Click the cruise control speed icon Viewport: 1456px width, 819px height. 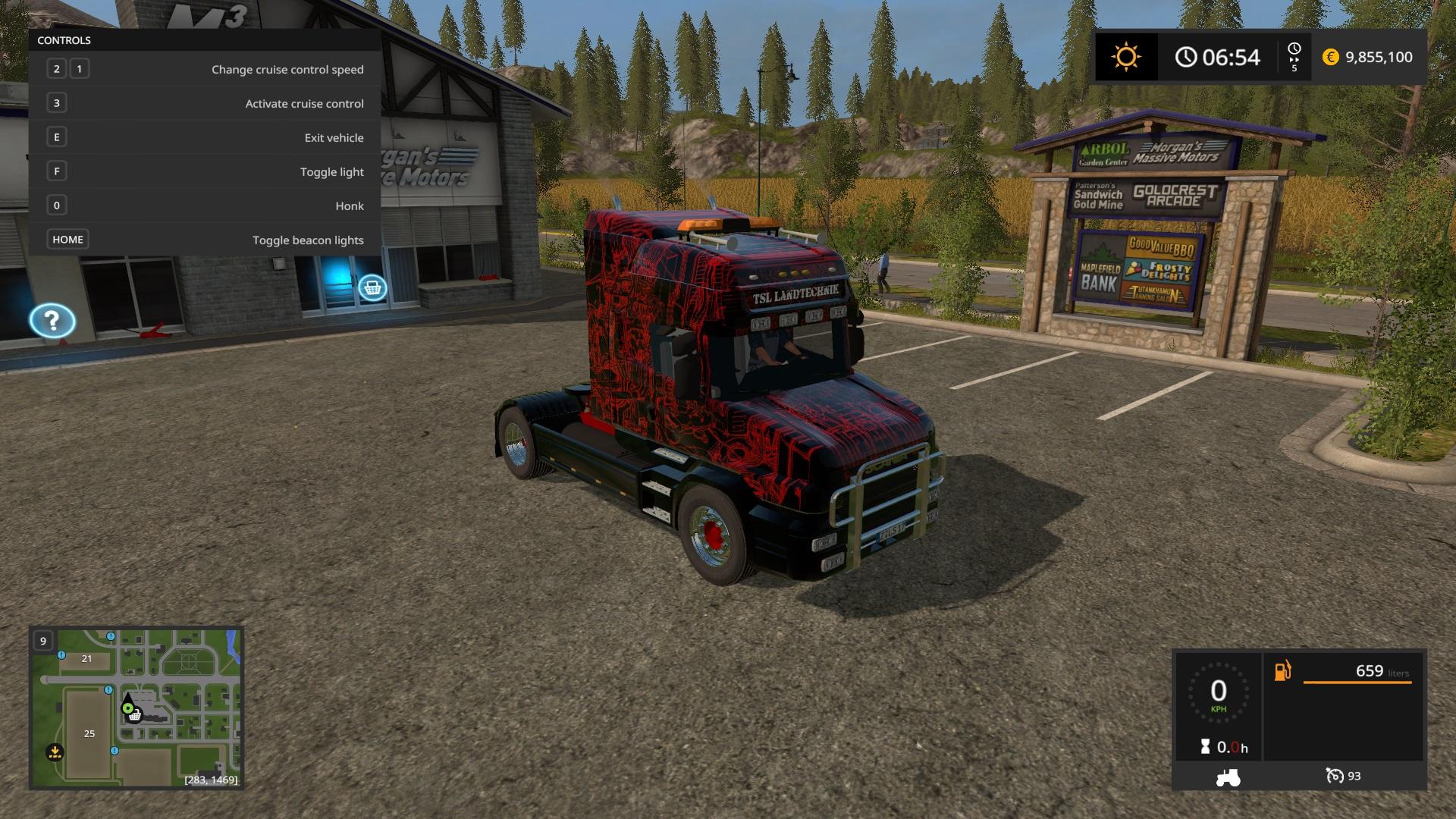click(x=1334, y=776)
